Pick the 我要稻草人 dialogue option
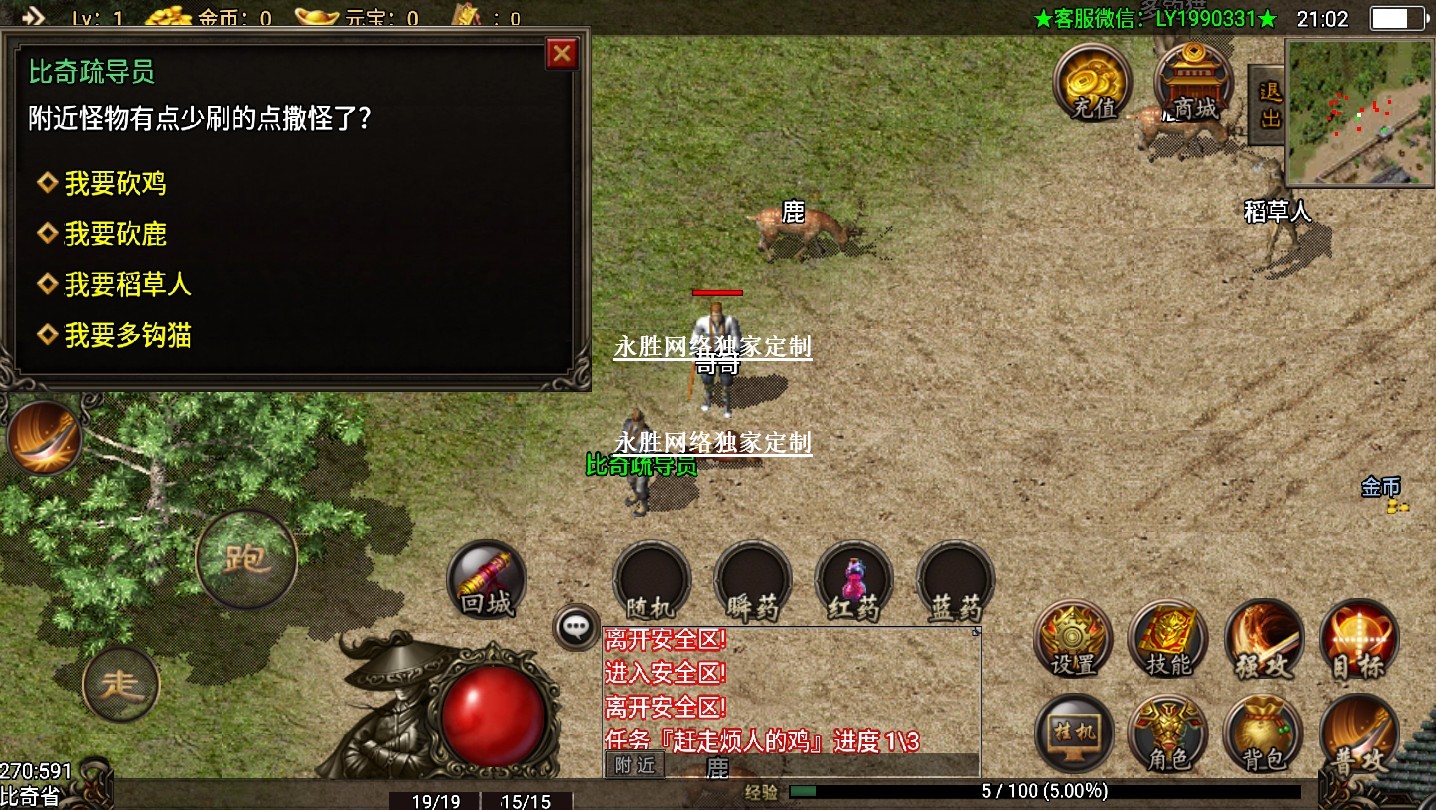The width and height of the screenshot is (1436, 810). 127,286
